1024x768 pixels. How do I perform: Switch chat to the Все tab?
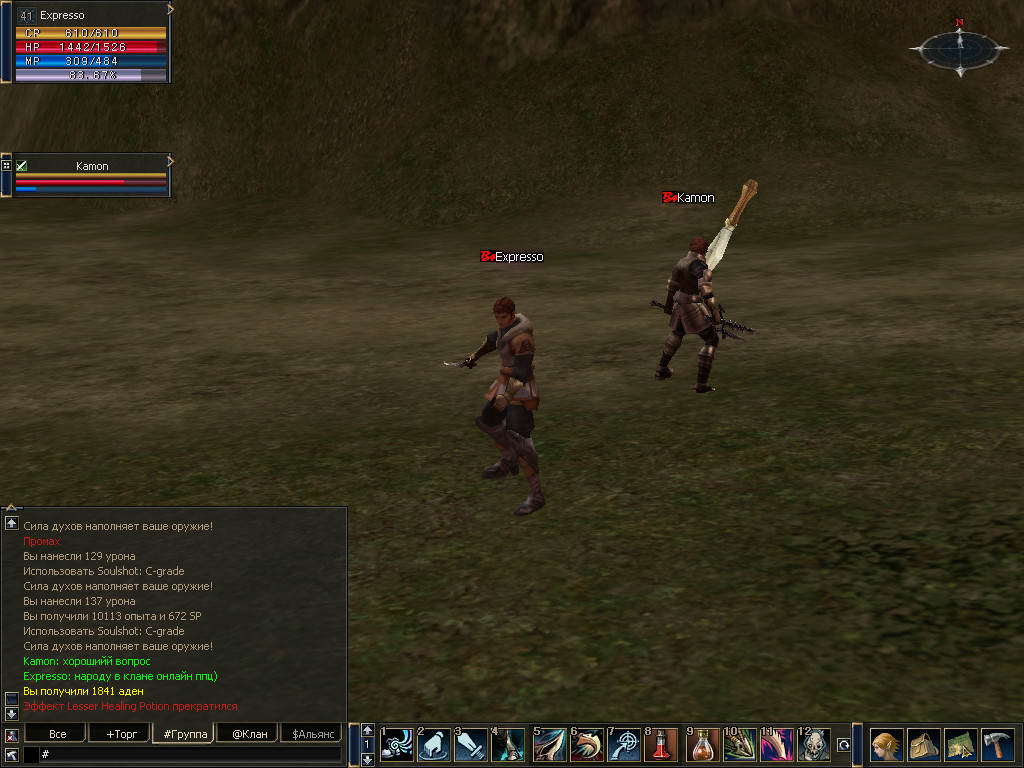[x=58, y=734]
